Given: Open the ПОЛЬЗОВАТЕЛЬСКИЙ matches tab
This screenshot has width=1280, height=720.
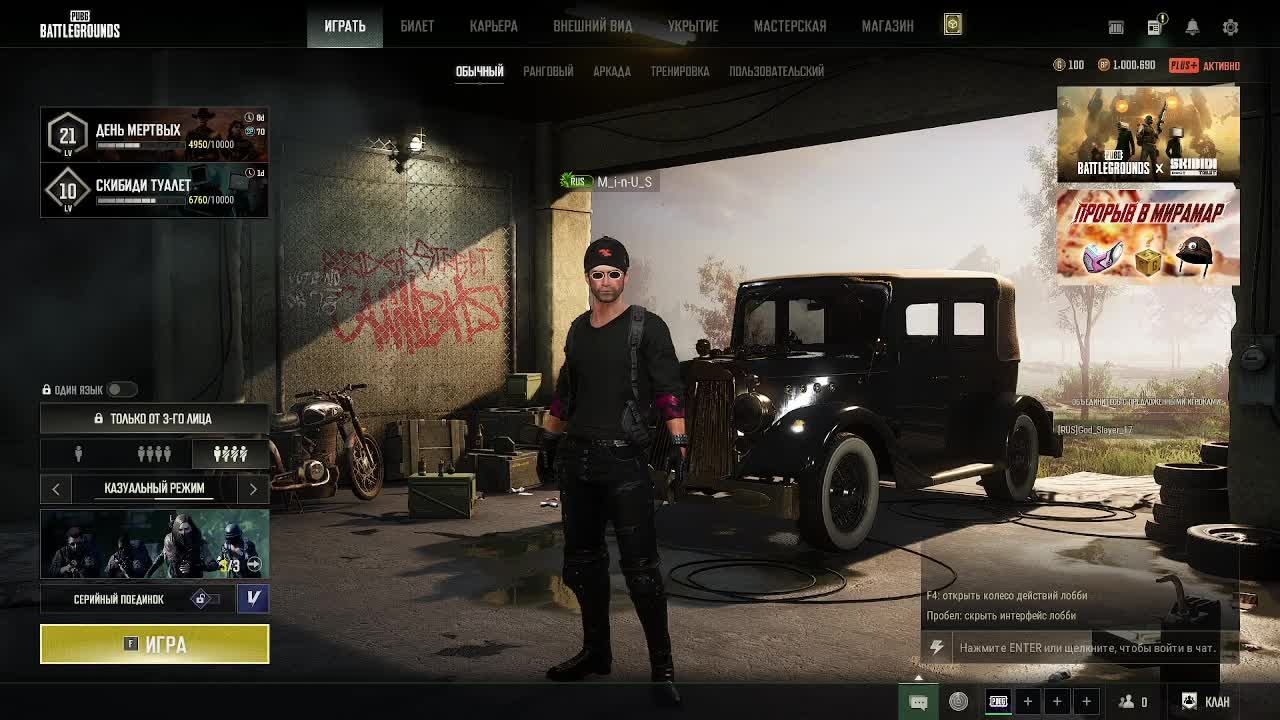Looking at the screenshot, I should [x=776, y=71].
